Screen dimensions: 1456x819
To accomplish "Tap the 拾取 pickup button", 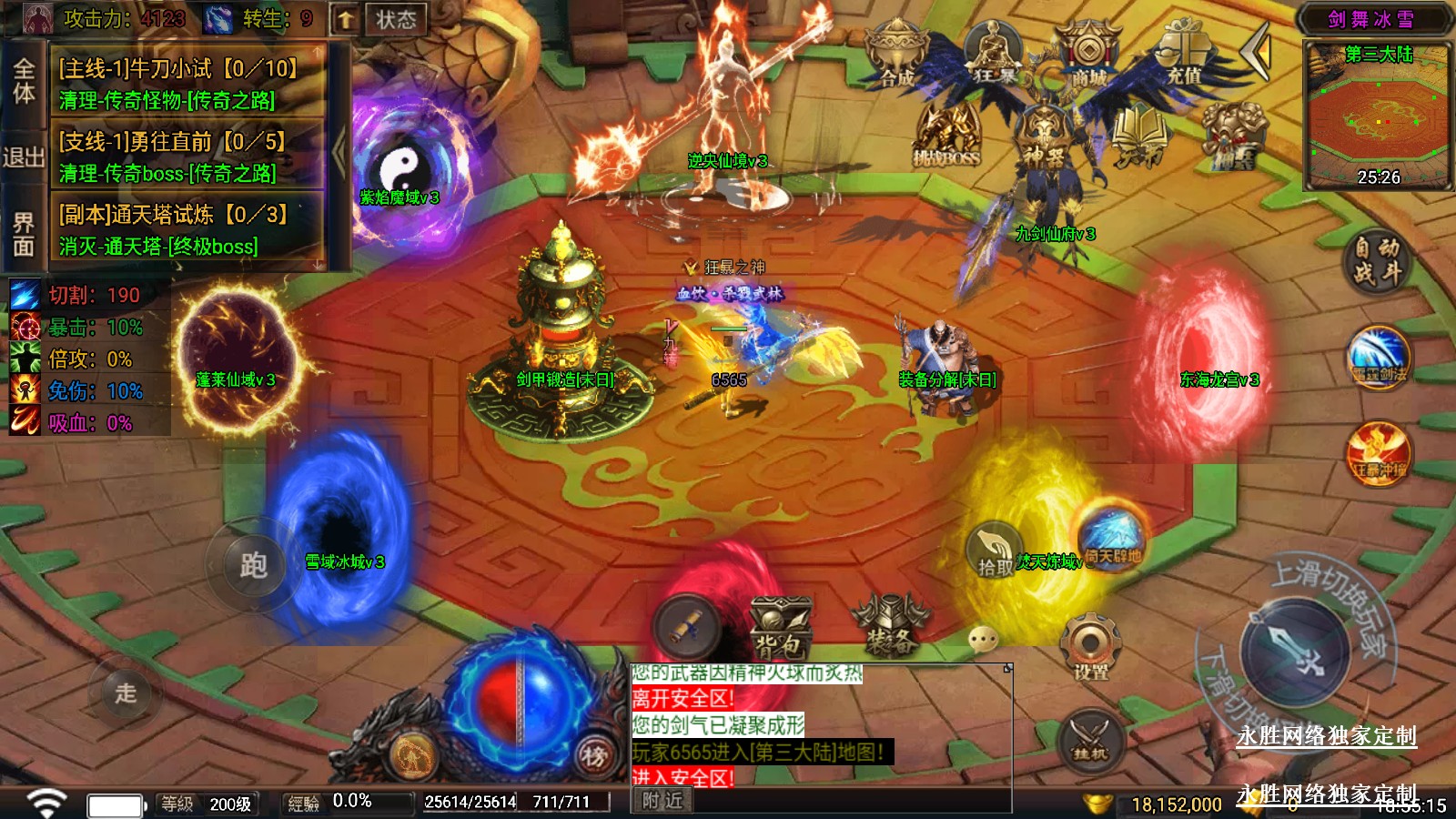I will coord(994,551).
